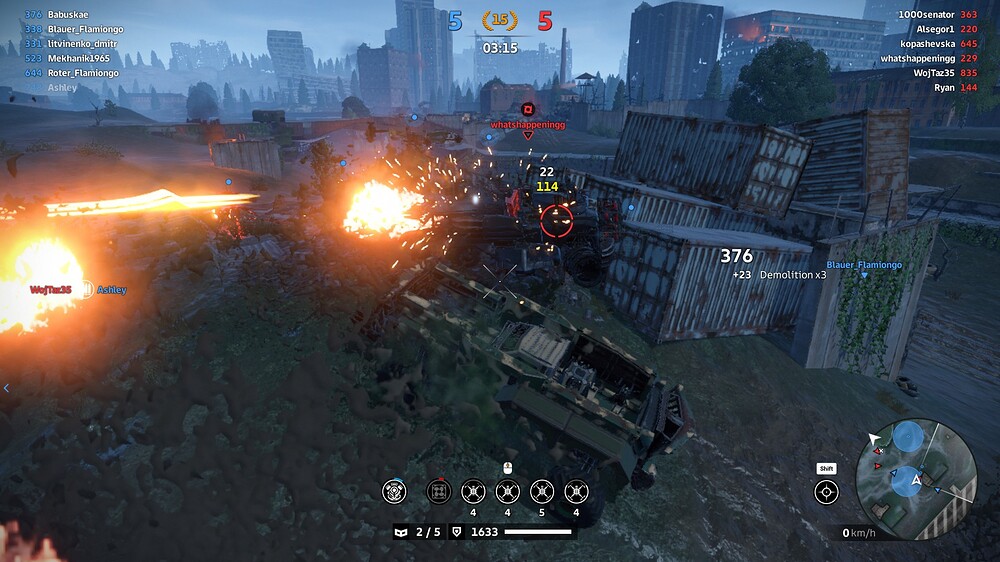This screenshot has width=1000, height=562.
Task: Select the engine module ability icon
Action: click(x=396, y=491)
